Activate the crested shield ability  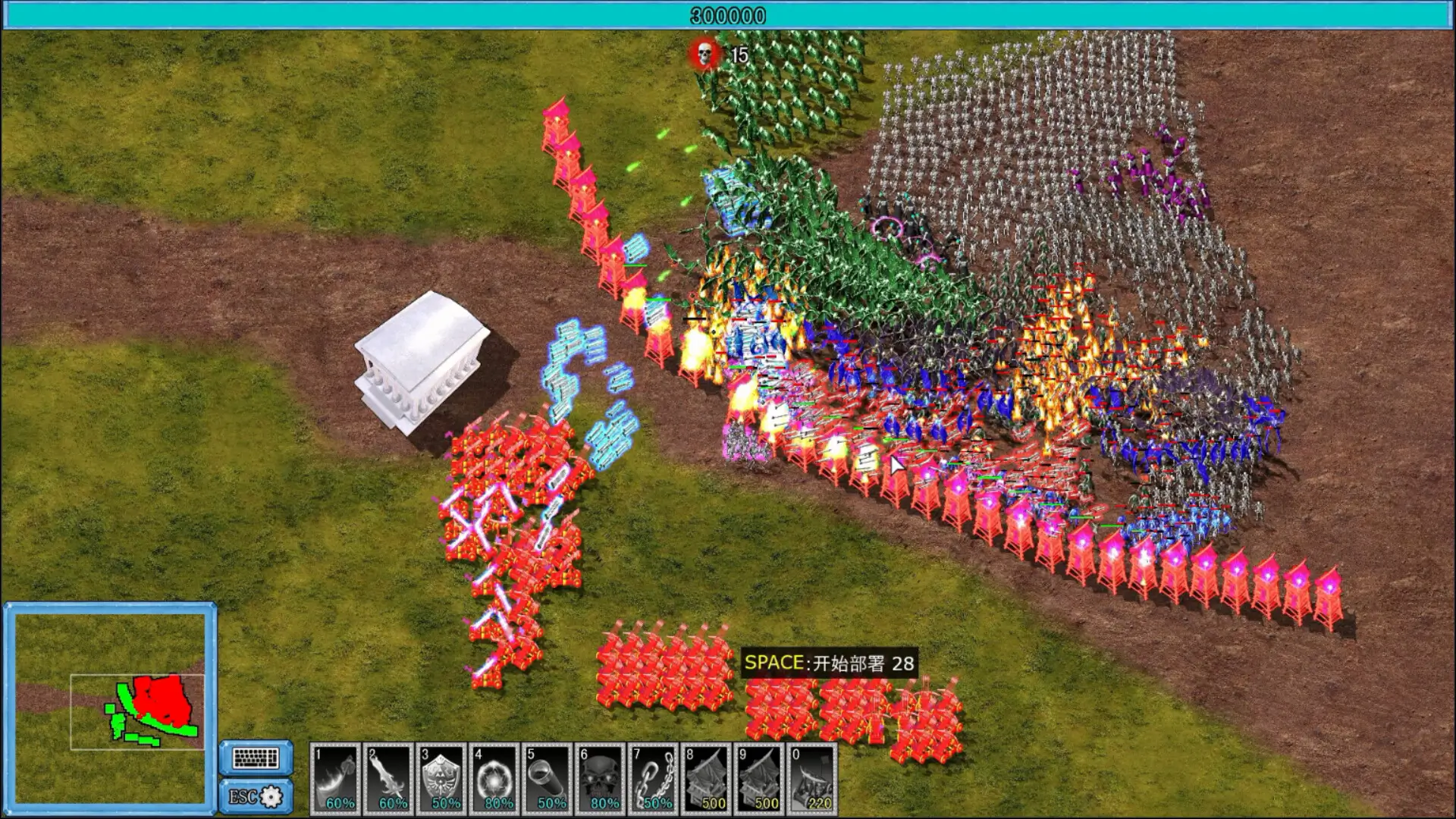pos(441,779)
